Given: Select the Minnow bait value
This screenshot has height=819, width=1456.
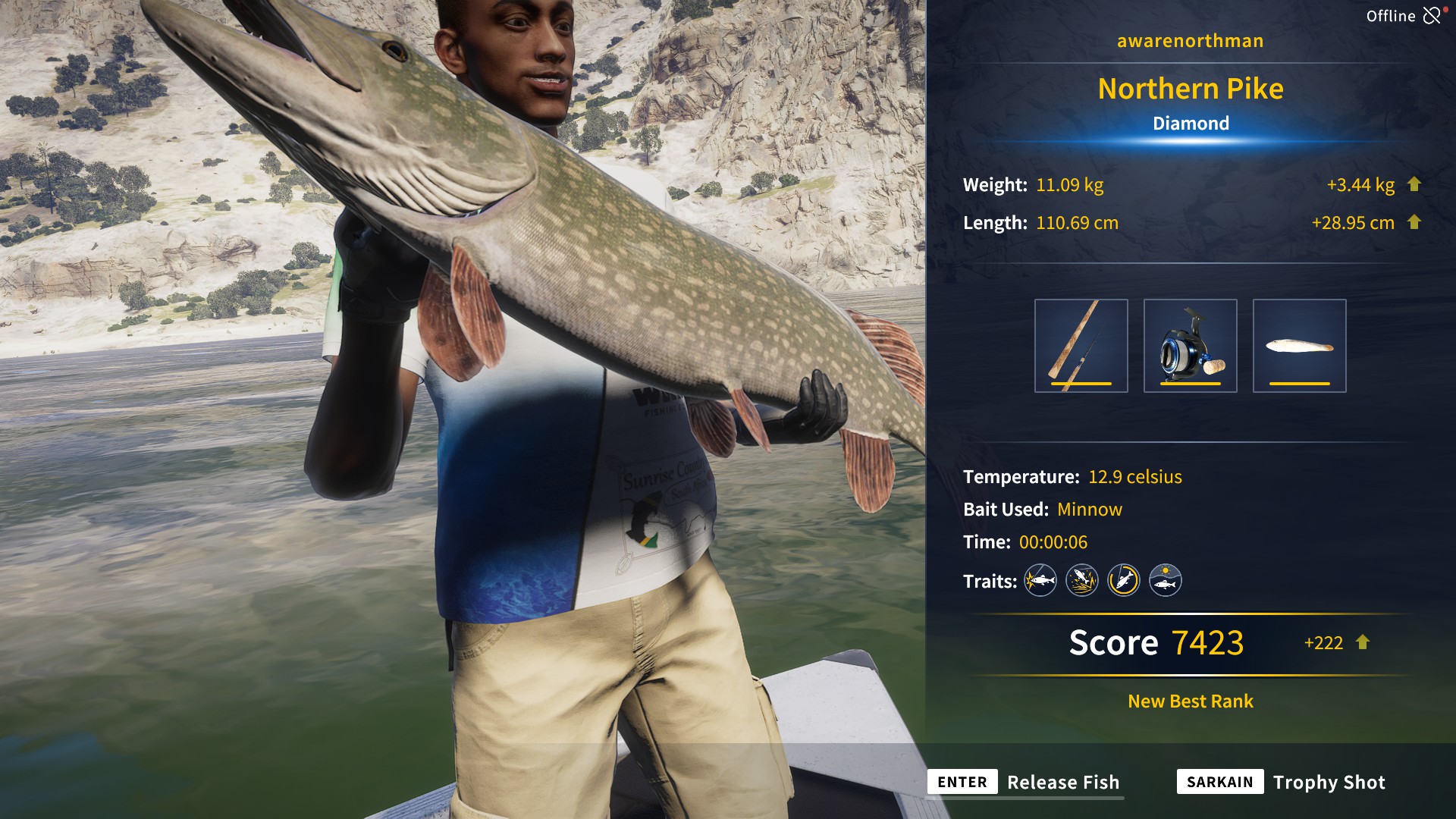Looking at the screenshot, I should 1090,510.
